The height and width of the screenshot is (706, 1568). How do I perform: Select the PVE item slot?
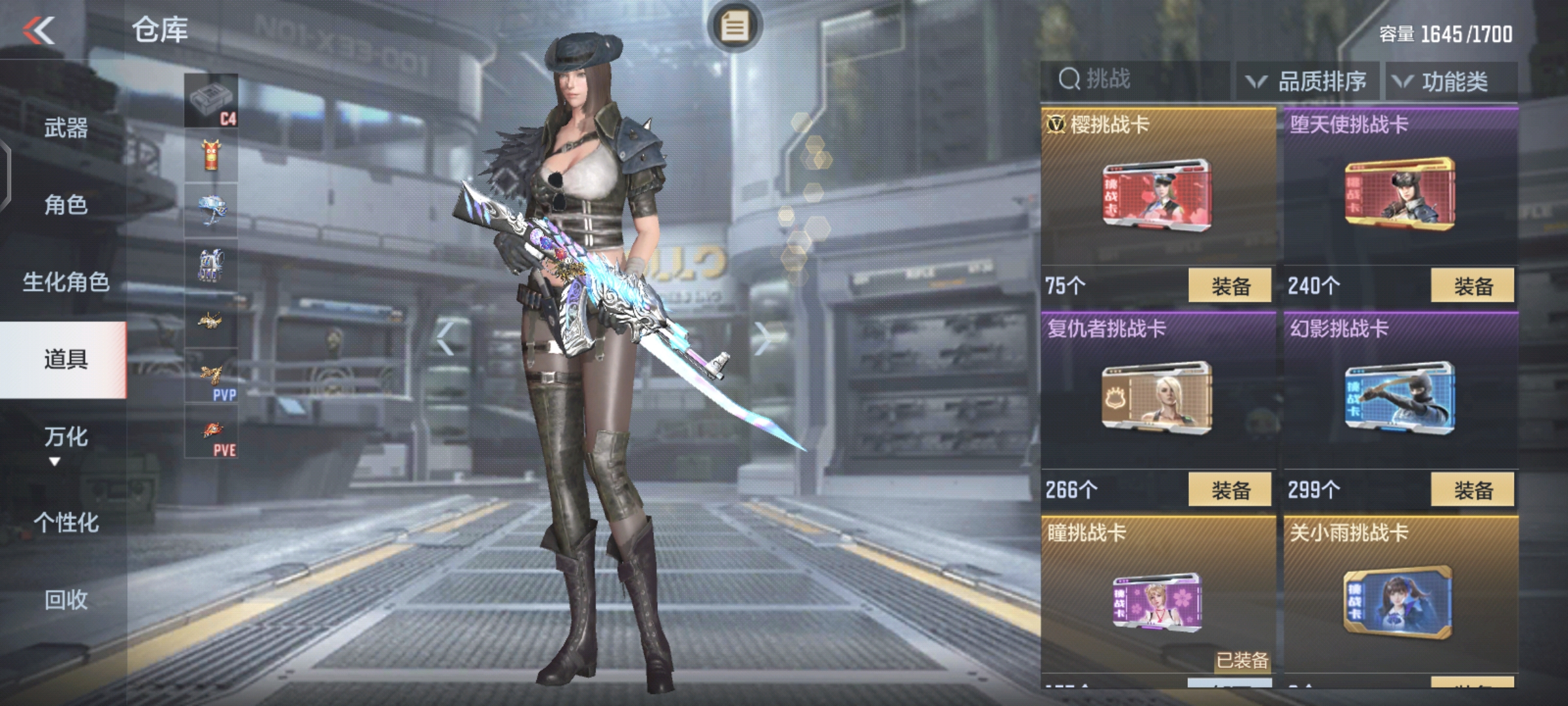tap(211, 431)
